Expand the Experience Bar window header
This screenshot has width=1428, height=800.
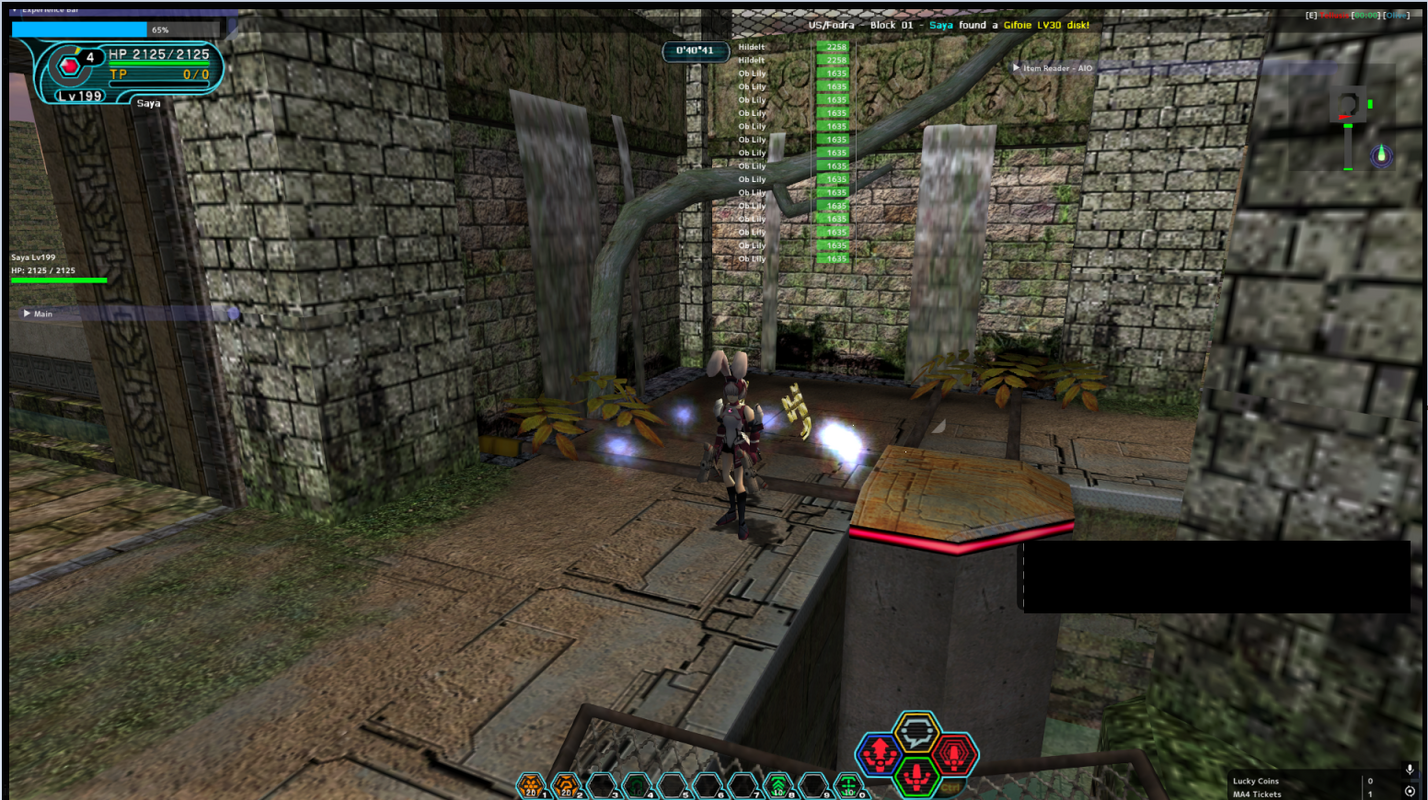pos(14,9)
